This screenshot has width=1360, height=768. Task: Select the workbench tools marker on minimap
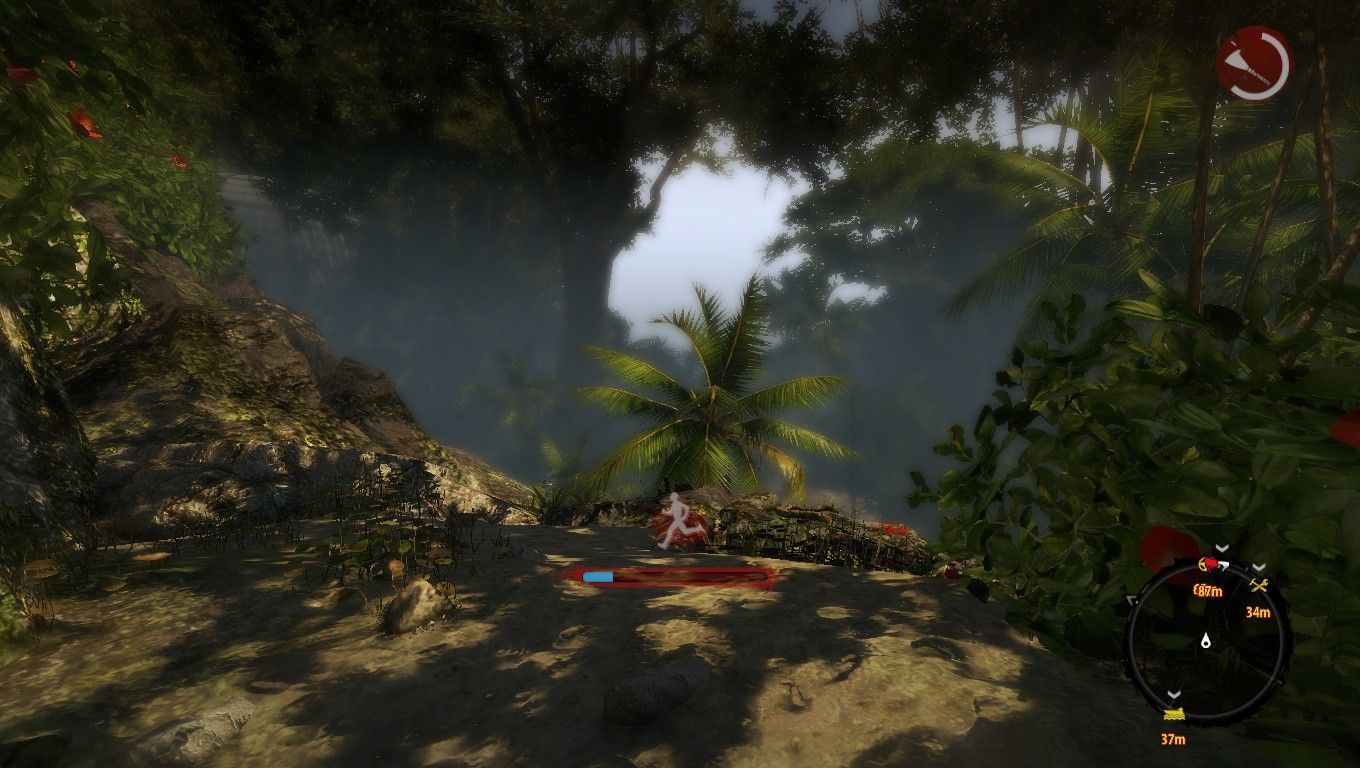(1258, 586)
